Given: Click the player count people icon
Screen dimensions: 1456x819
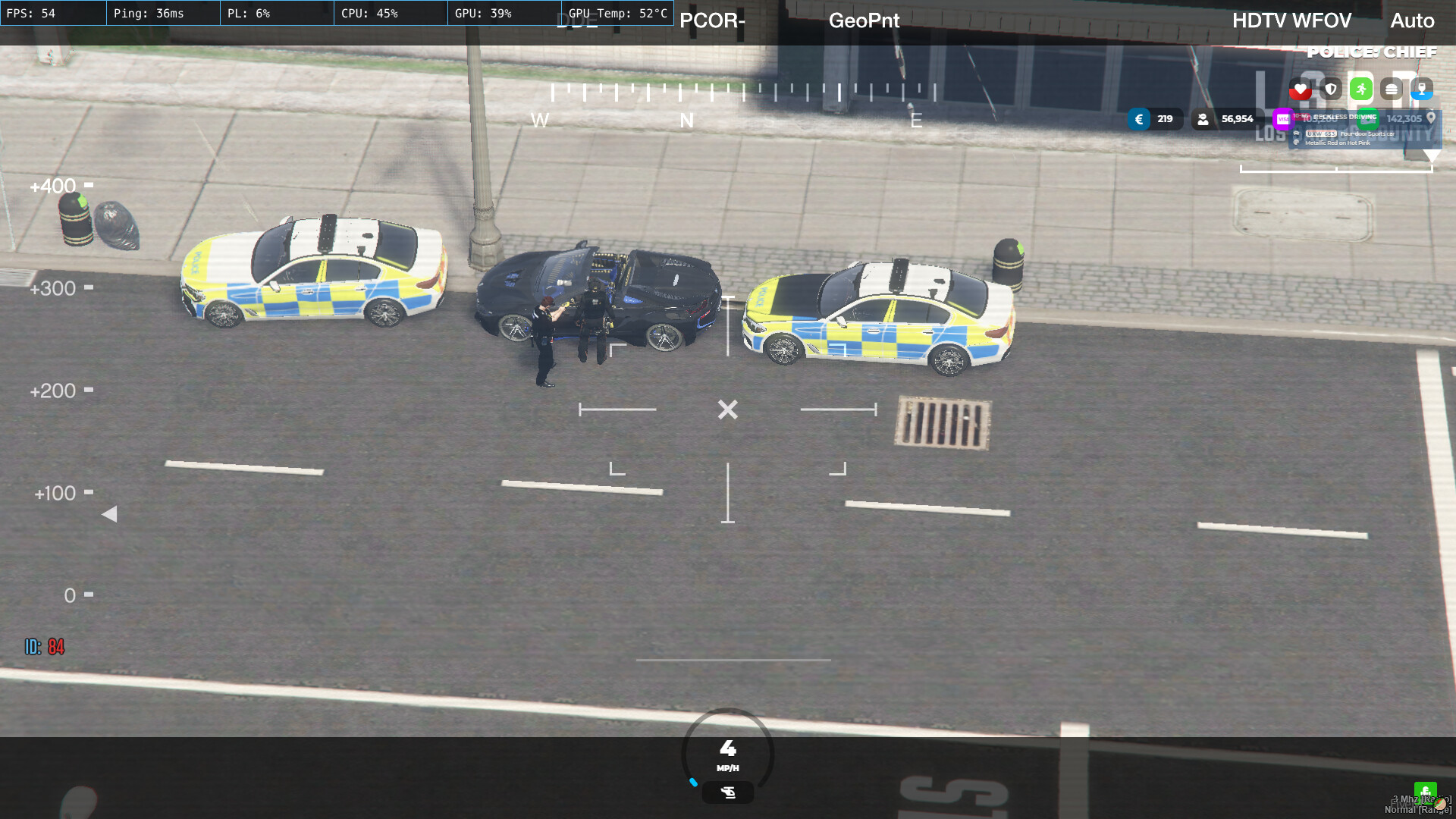Looking at the screenshot, I should point(1203,119).
